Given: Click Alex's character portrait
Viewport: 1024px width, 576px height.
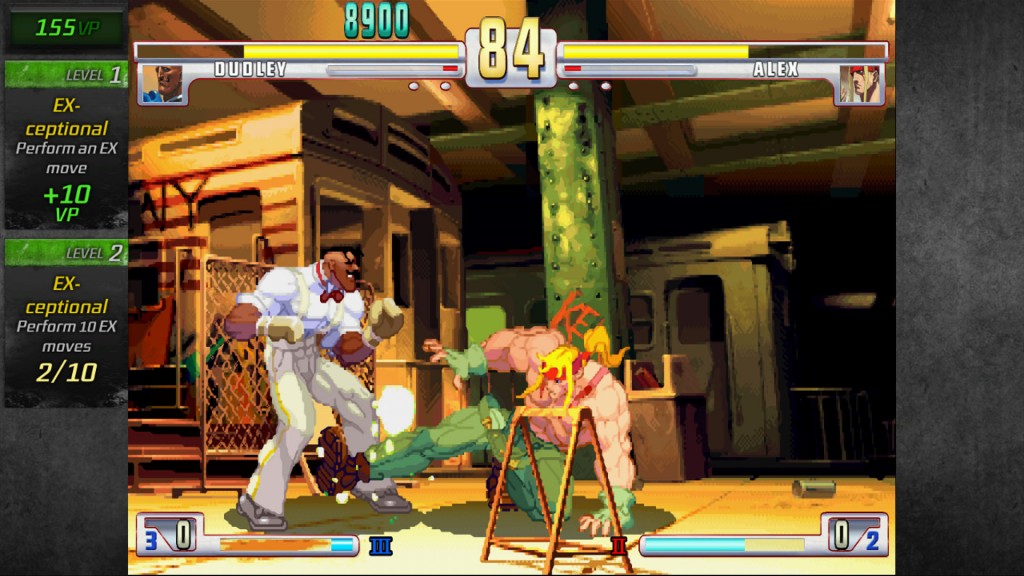Looking at the screenshot, I should pos(861,84).
